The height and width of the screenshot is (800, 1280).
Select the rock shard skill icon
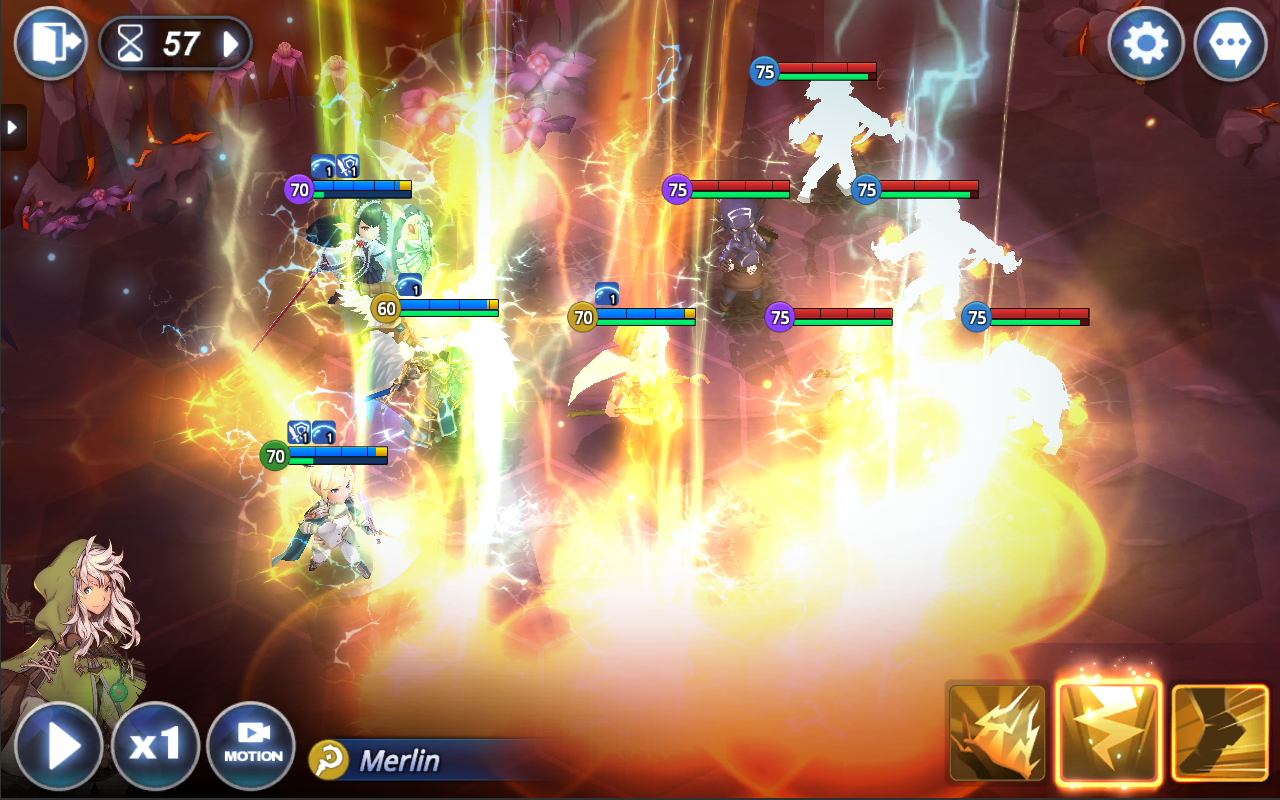click(x=997, y=733)
